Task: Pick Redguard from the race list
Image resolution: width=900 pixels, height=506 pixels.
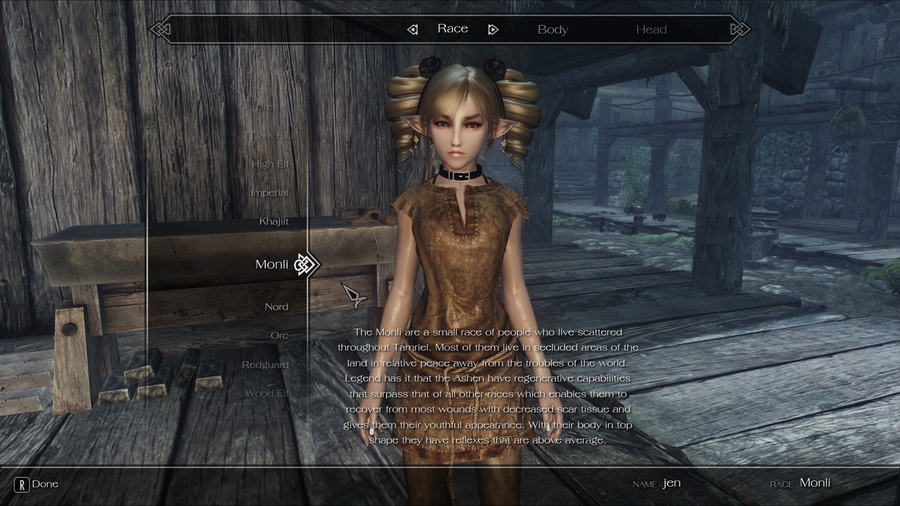Action: click(265, 364)
